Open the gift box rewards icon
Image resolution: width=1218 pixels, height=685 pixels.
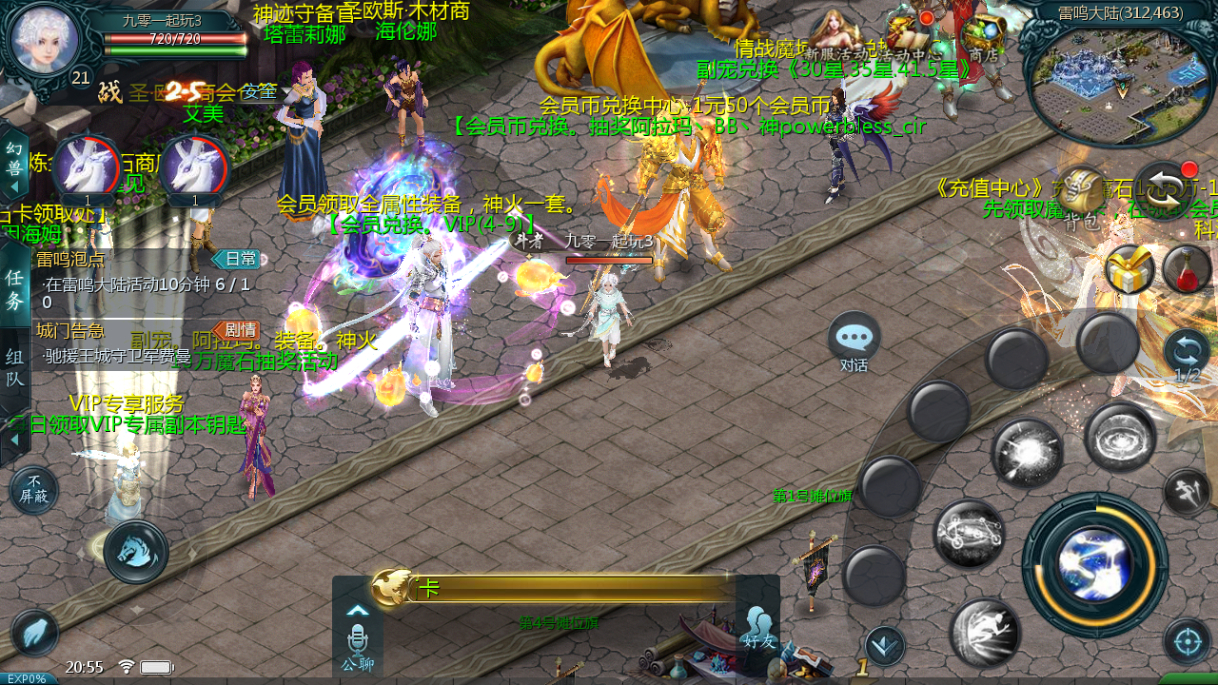1129,269
